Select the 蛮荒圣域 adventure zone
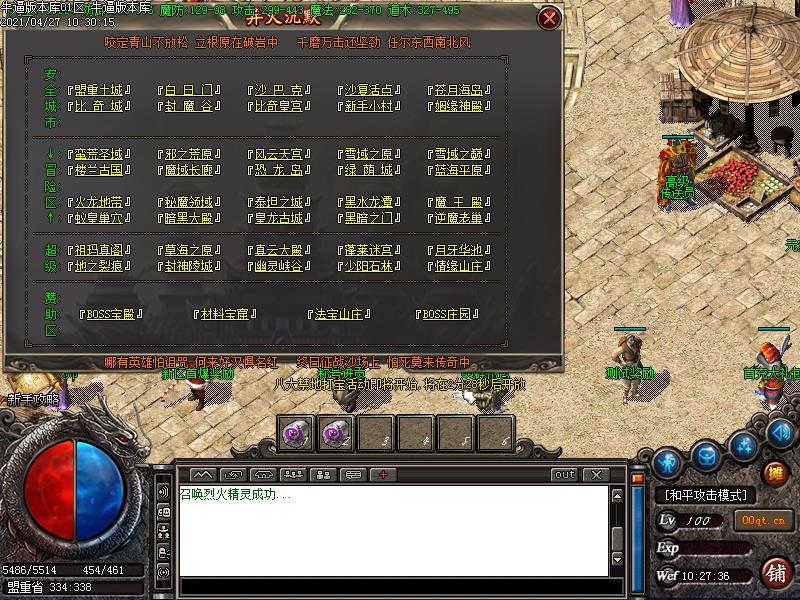Screen dimensions: 800x600 coord(98,154)
